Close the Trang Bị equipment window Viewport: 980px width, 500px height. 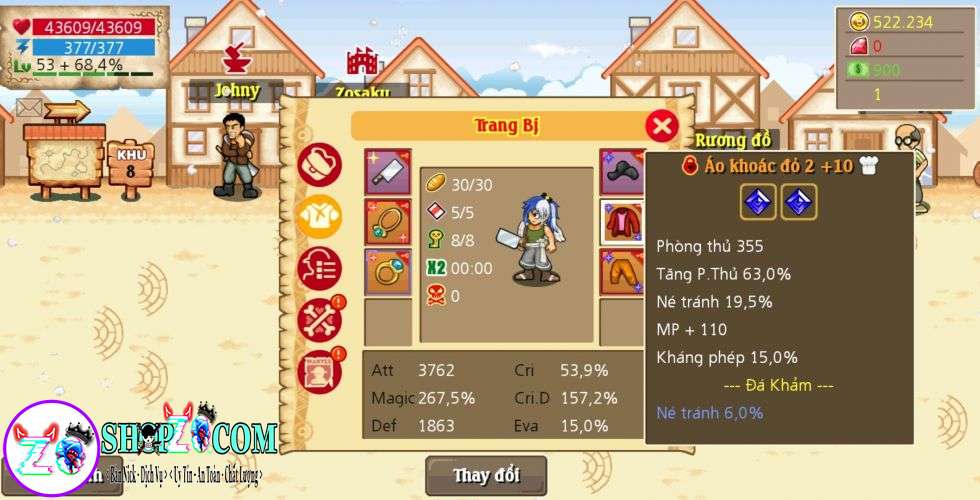661,125
